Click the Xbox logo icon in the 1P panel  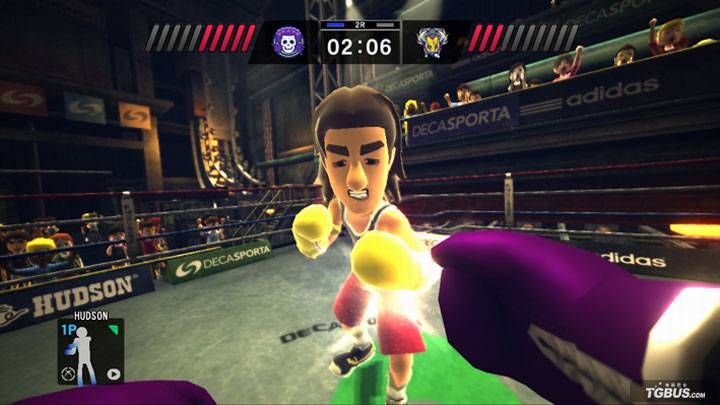pyautogui.click(x=67, y=375)
